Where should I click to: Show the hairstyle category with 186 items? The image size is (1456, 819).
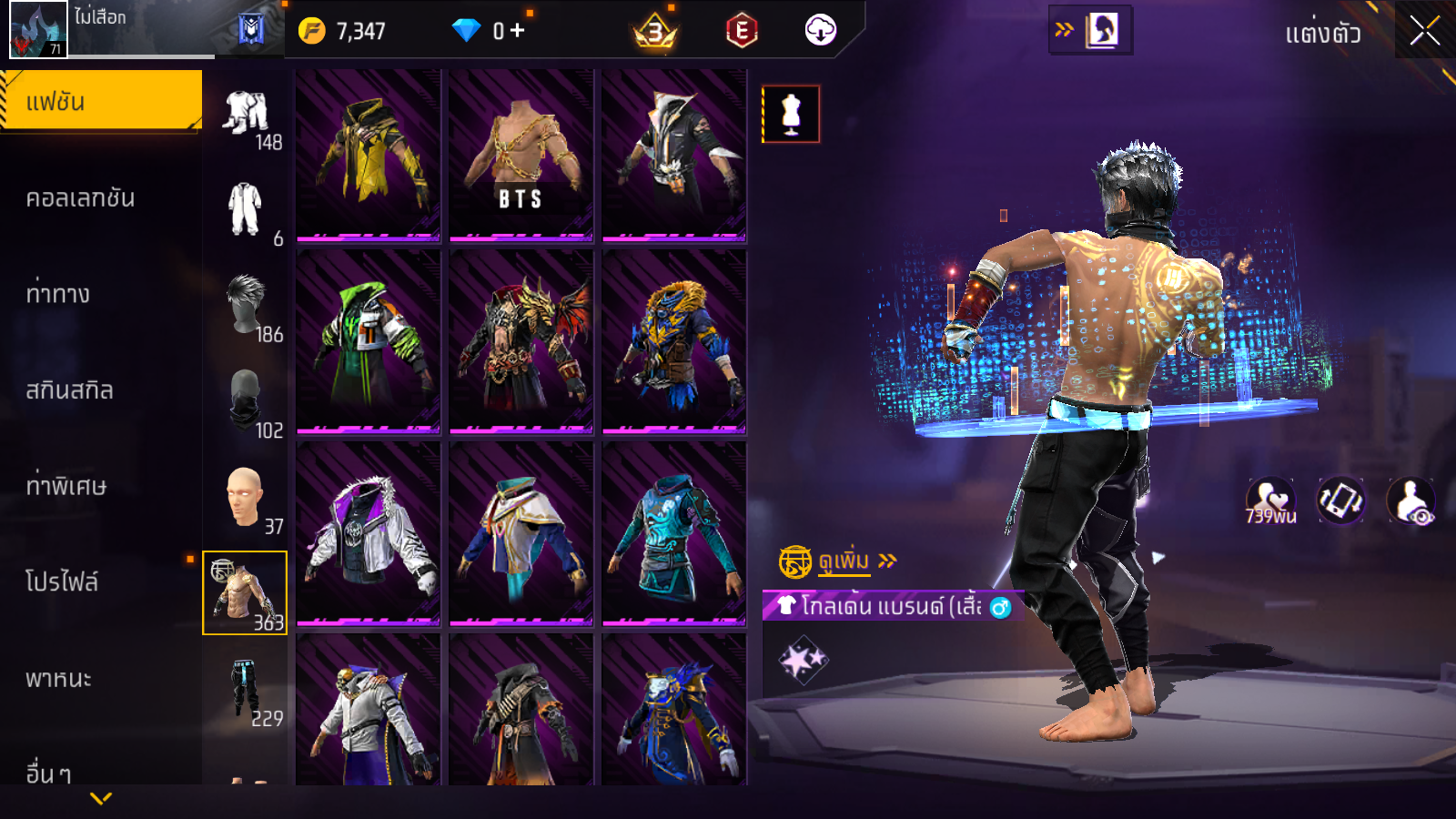246,305
